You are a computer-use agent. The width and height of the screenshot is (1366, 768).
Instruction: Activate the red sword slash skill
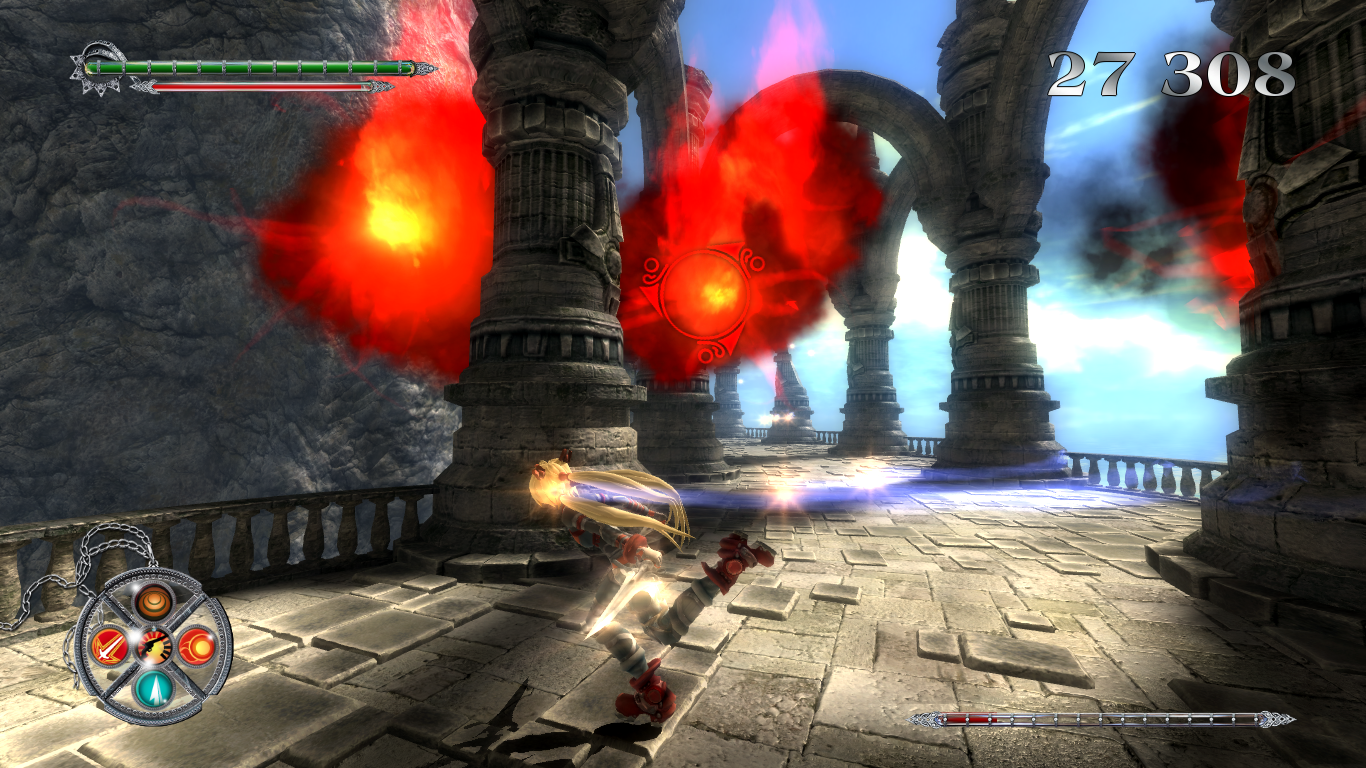click(x=107, y=647)
